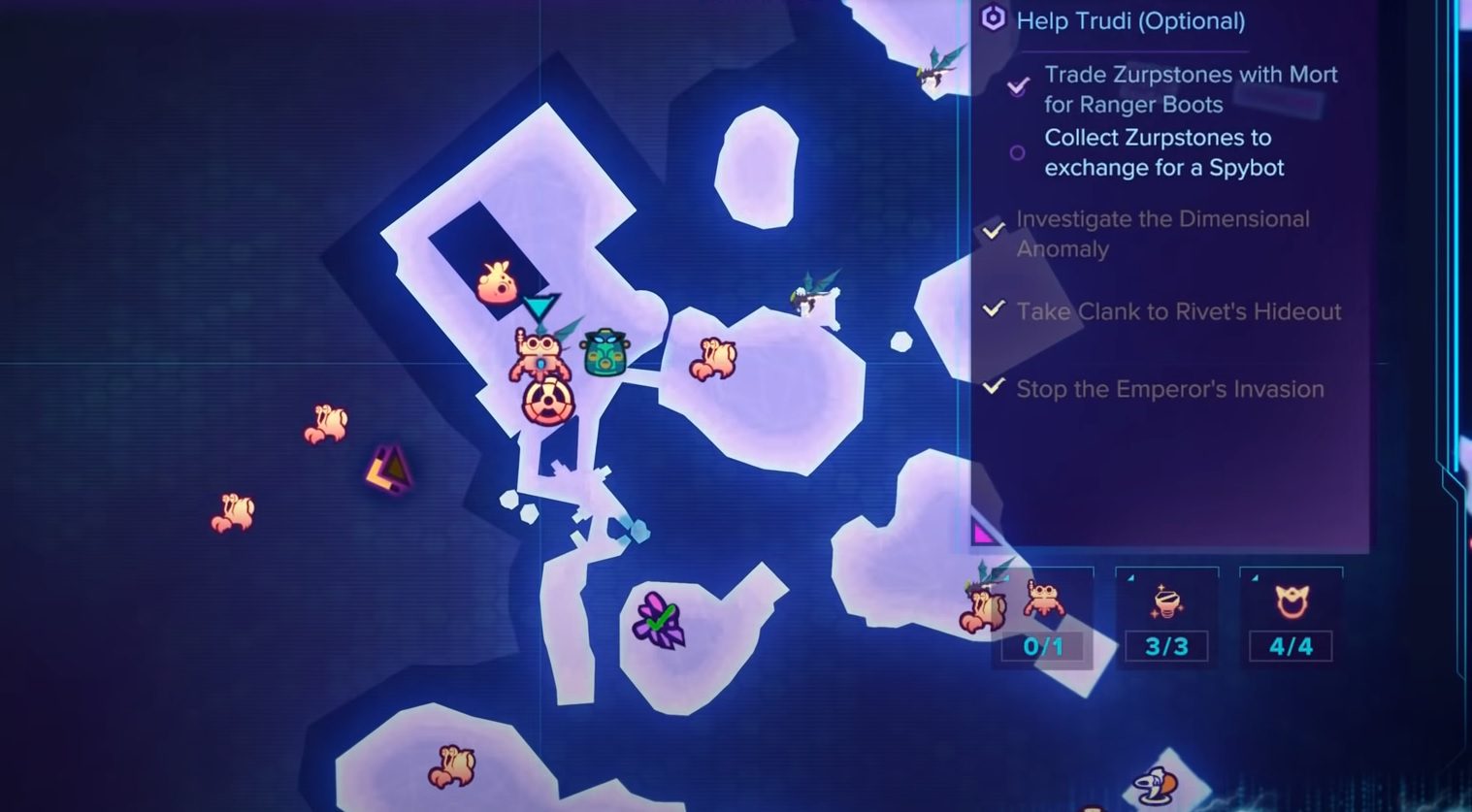Click the empty circle beside Collect Zurpstones objective
The height and width of the screenshot is (812, 1472).
pyautogui.click(x=1016, y=152)
